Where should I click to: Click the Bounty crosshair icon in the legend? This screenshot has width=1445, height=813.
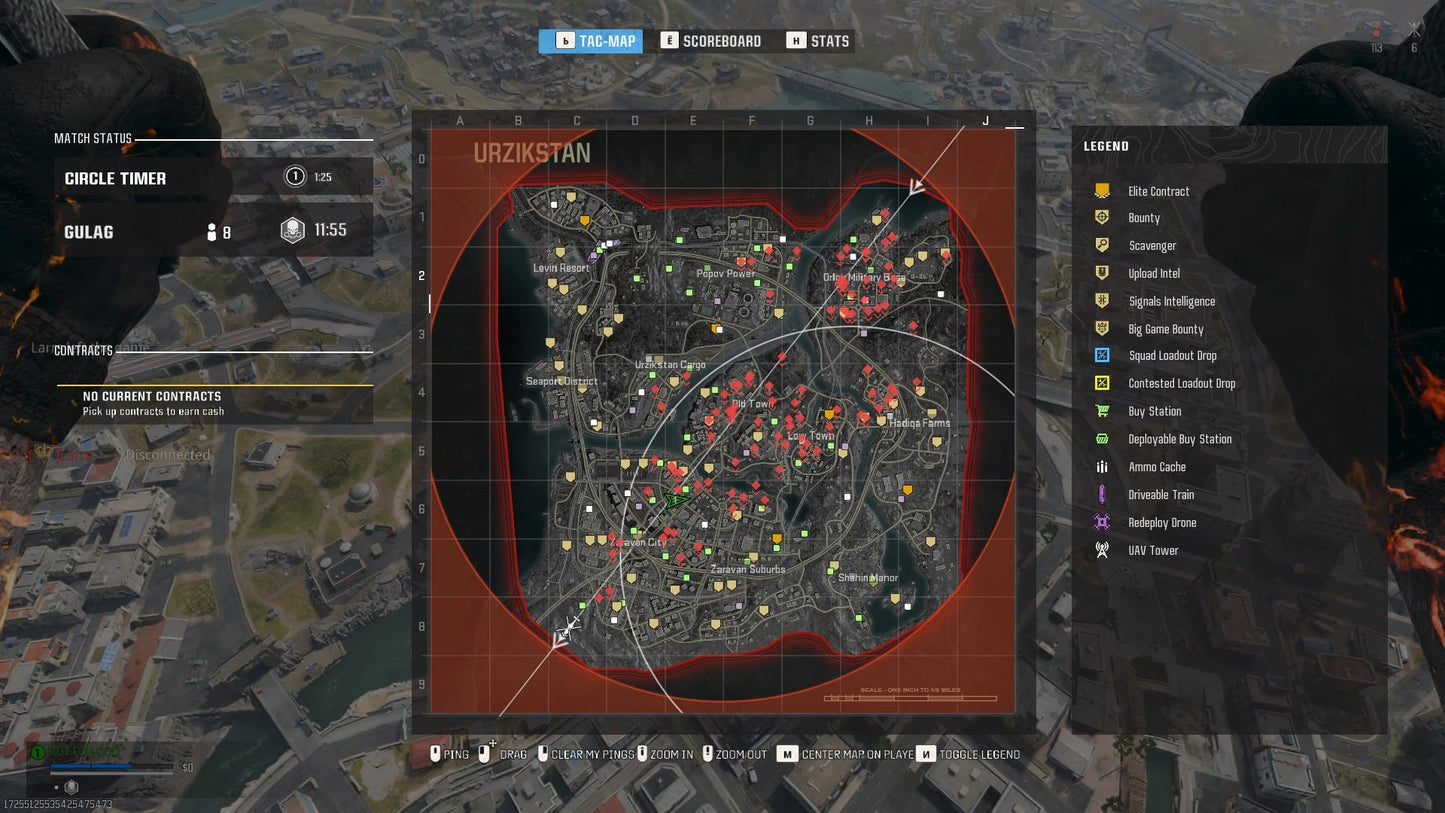(1101, 218)
